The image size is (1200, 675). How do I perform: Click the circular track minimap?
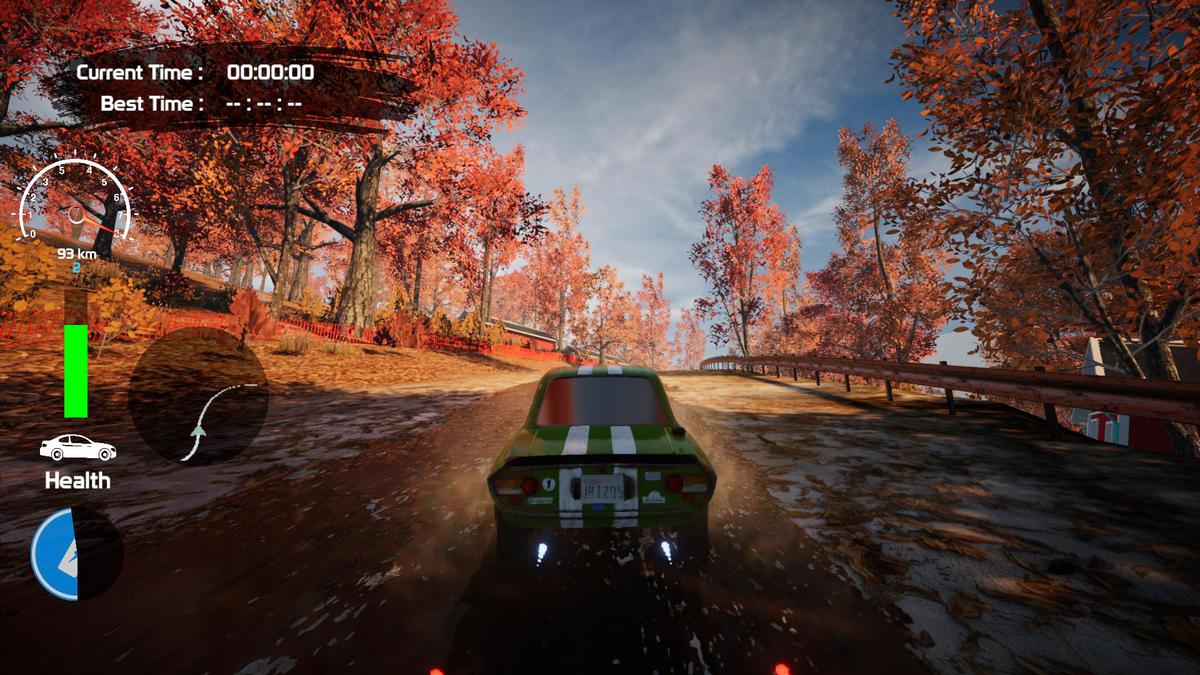click(x=198, y=396)
